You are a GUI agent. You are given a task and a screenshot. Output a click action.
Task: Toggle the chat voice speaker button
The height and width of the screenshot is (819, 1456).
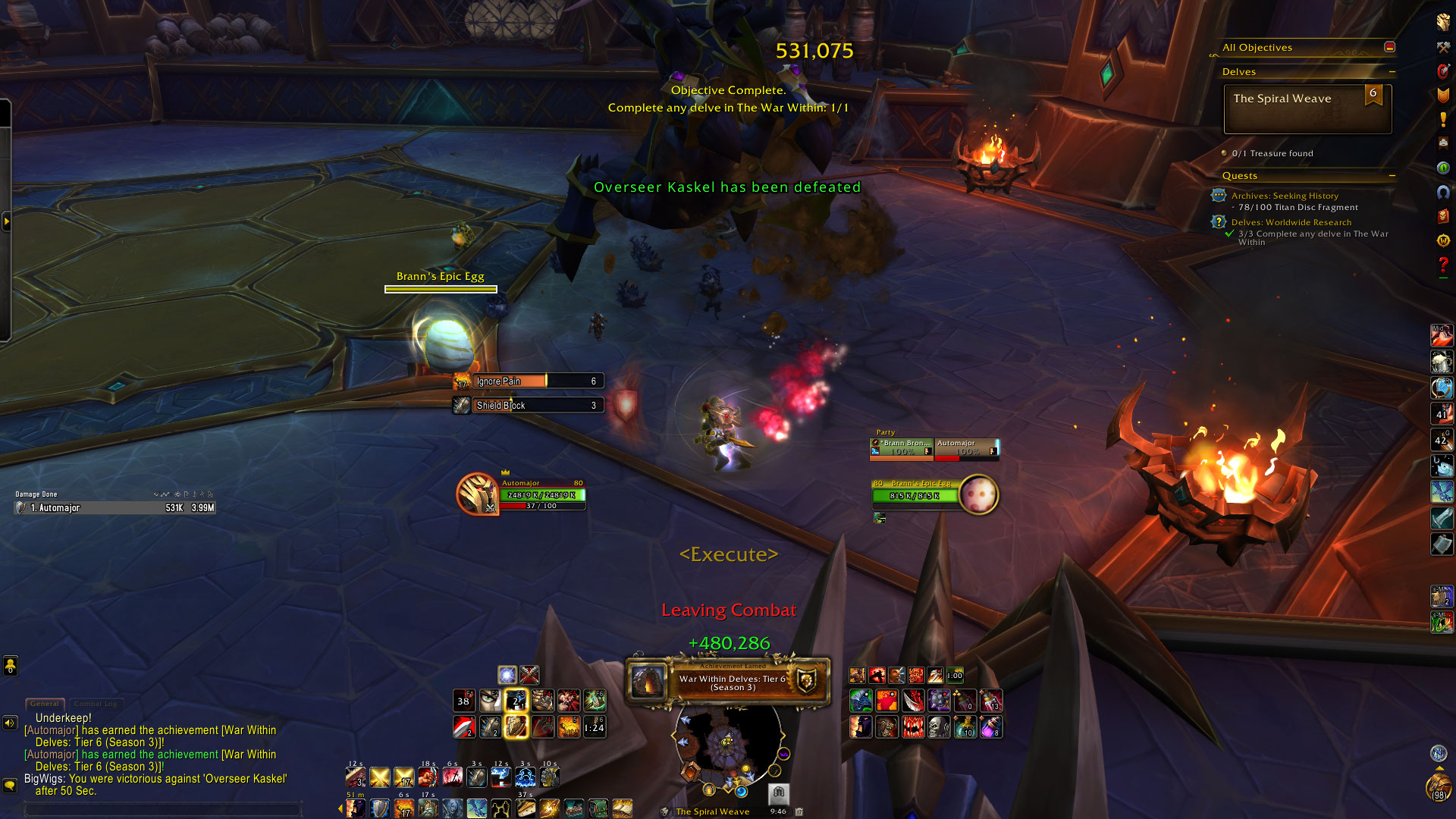(x=10, y=723)
